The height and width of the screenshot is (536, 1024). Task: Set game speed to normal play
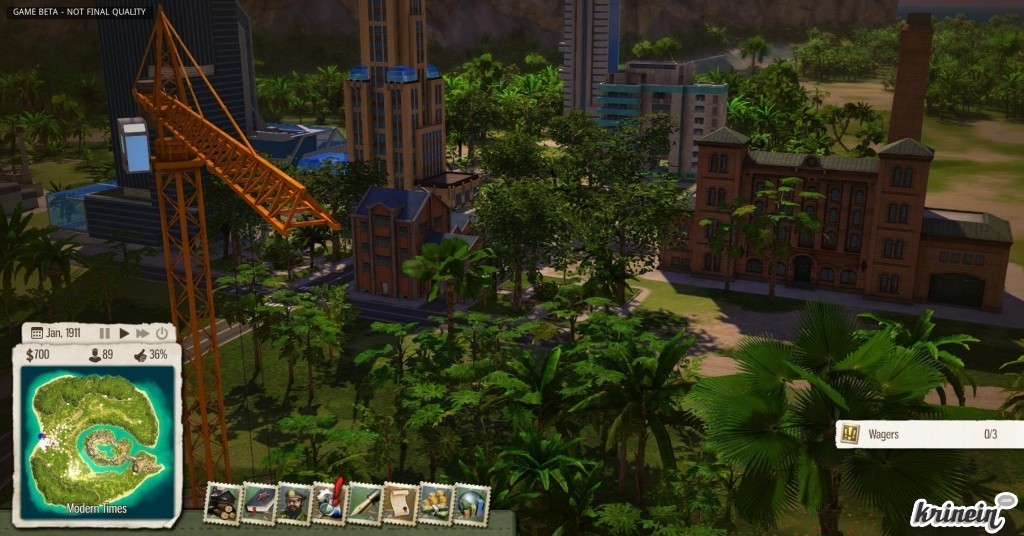point(124,333)
